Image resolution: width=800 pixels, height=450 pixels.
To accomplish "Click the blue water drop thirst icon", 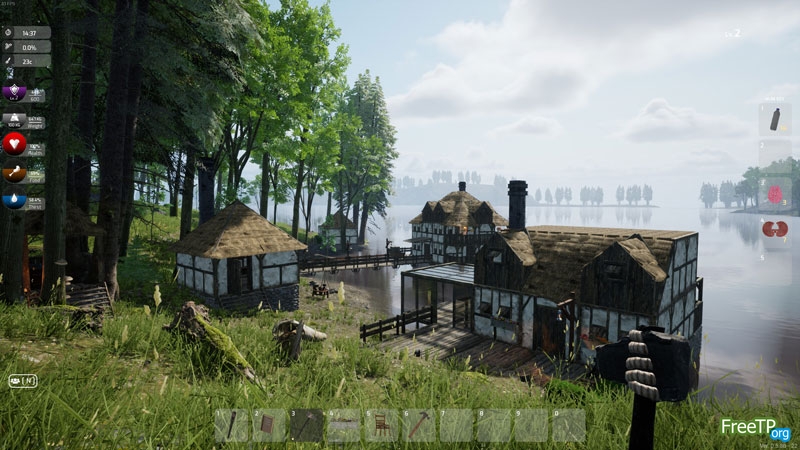I will (14, 200).
